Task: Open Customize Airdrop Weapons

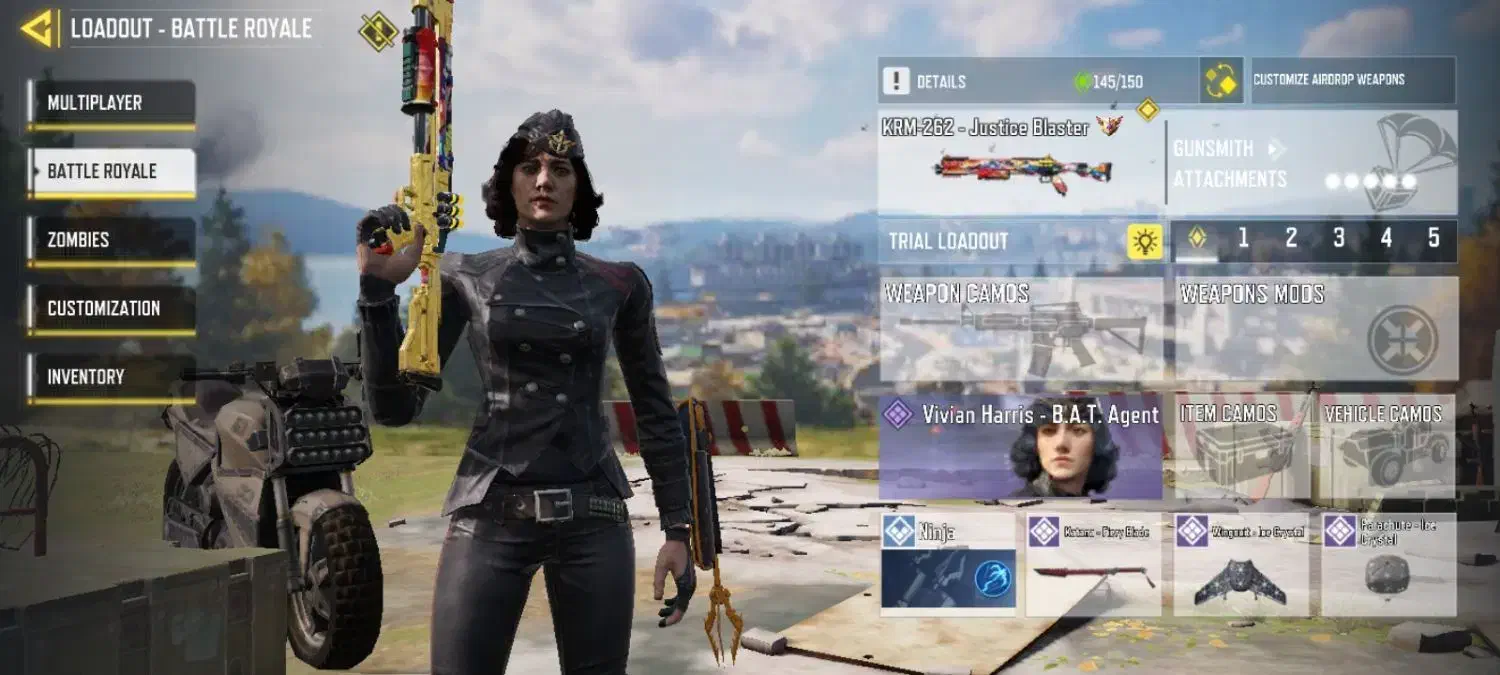Action: pos(1353,80)
